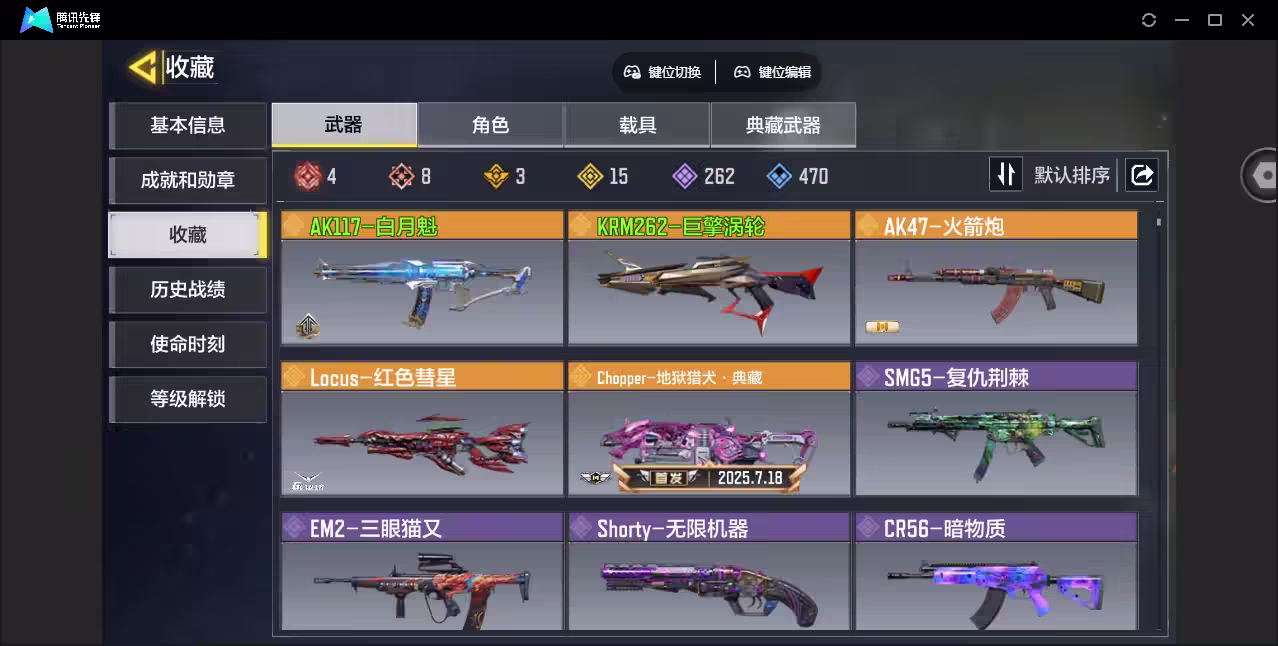1278x646 pixels.
Task: Open the Chopper-地狱猎犬 weapon card
Action: pyautogui.click(x=708, y=430)
